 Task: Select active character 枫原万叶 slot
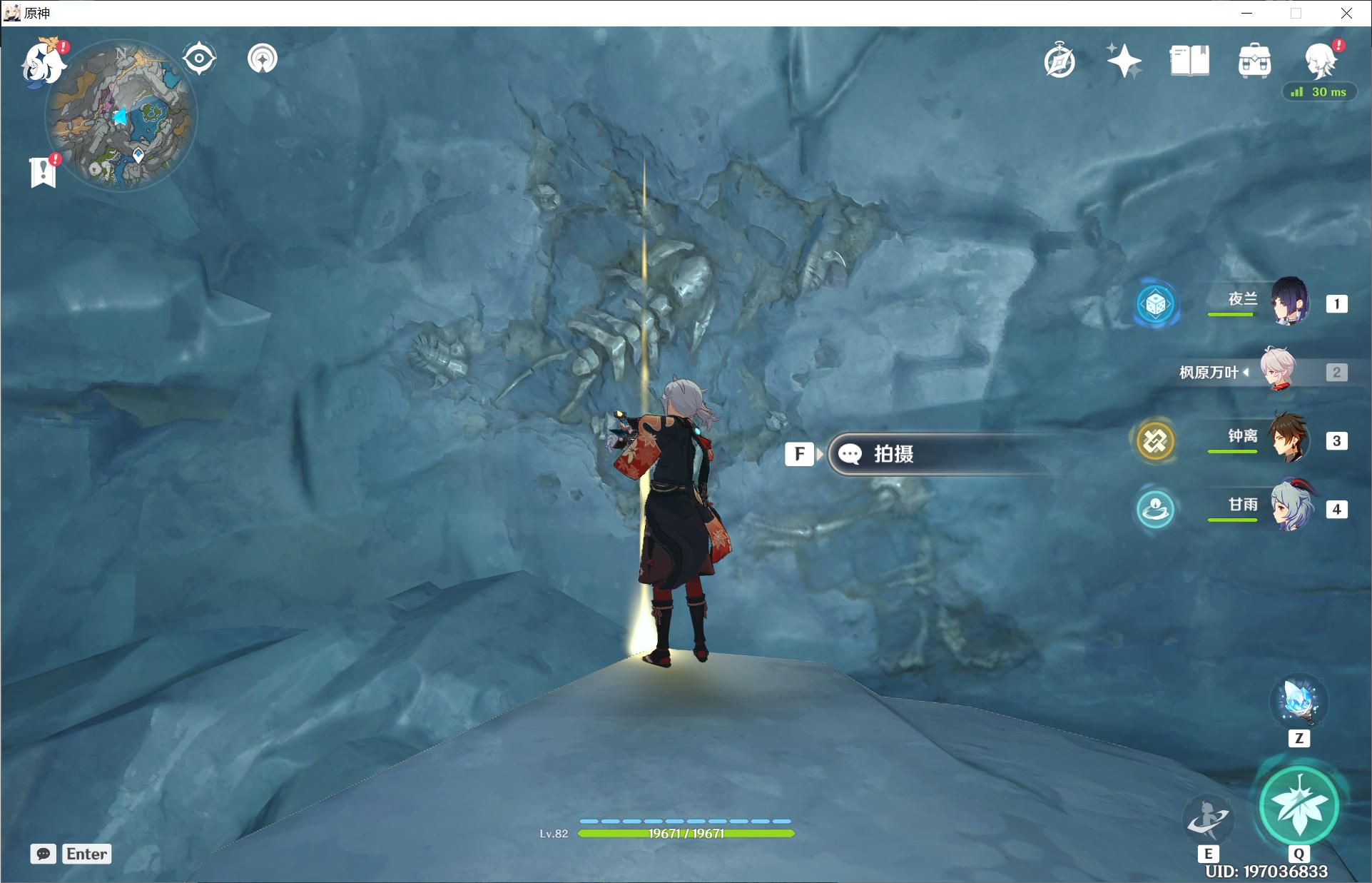(x=1279, y=370)
